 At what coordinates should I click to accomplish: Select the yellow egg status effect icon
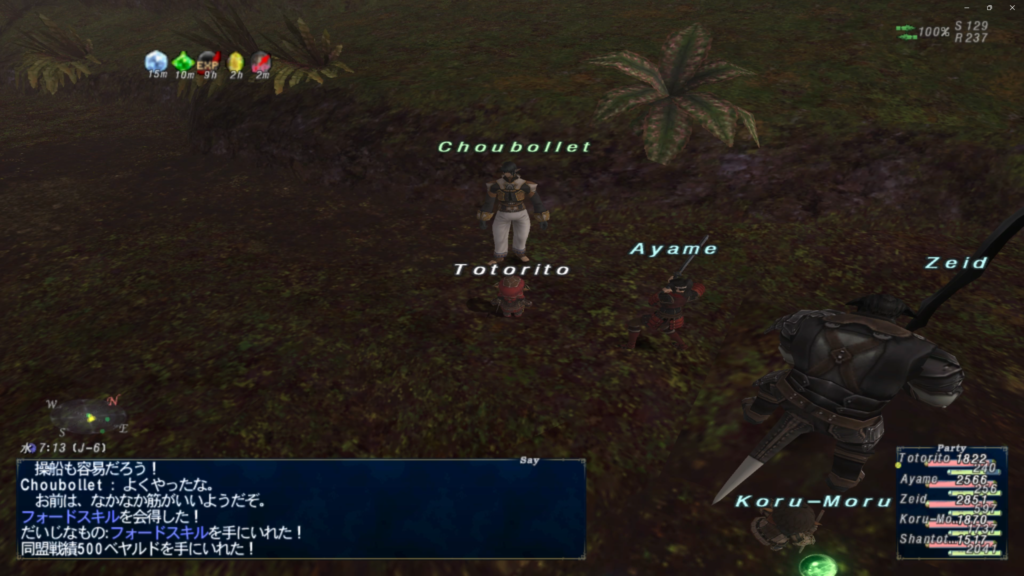click(x=235, y=62)
